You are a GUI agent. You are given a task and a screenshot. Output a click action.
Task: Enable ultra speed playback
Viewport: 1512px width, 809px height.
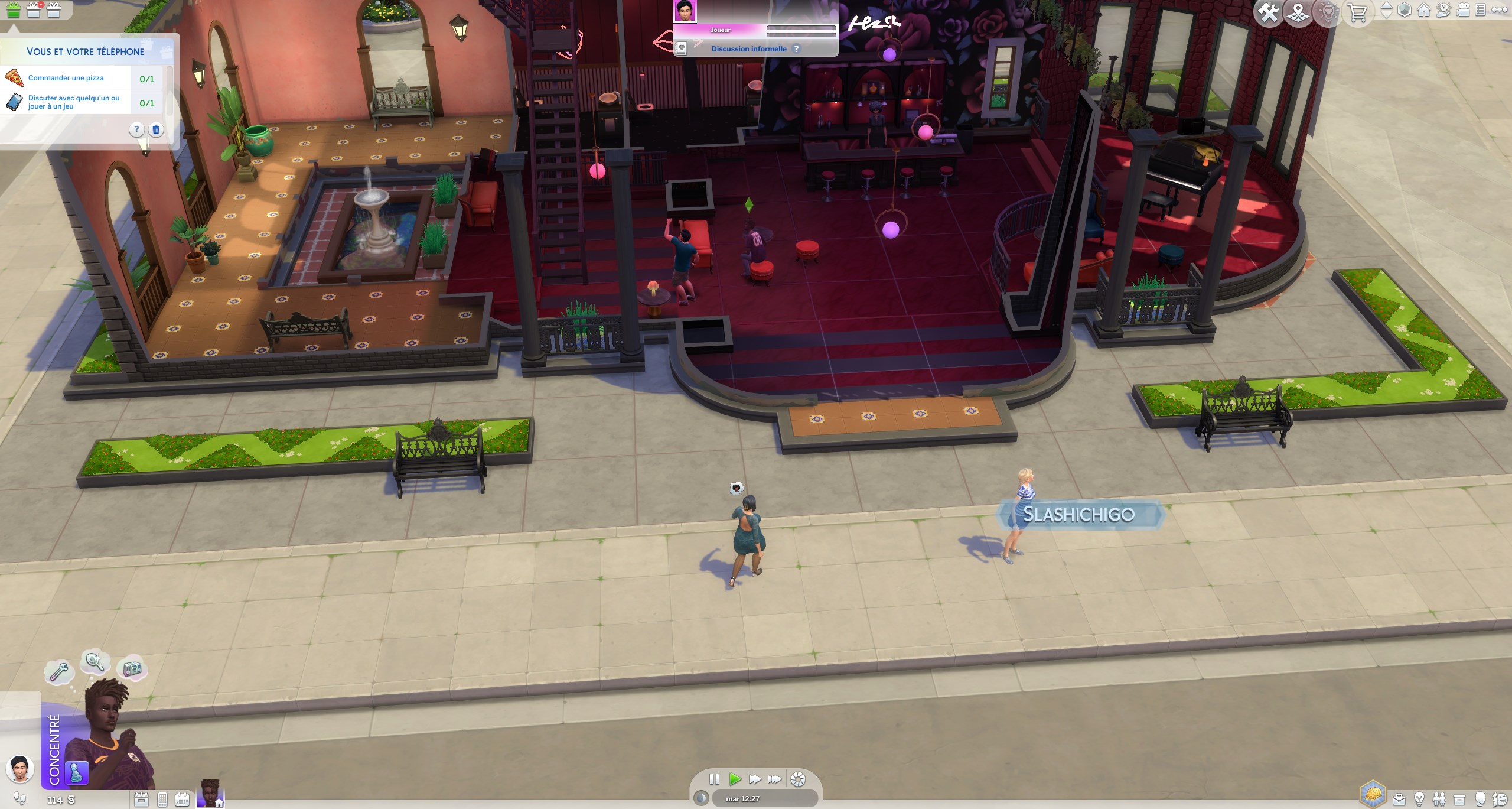pos(775,779)
